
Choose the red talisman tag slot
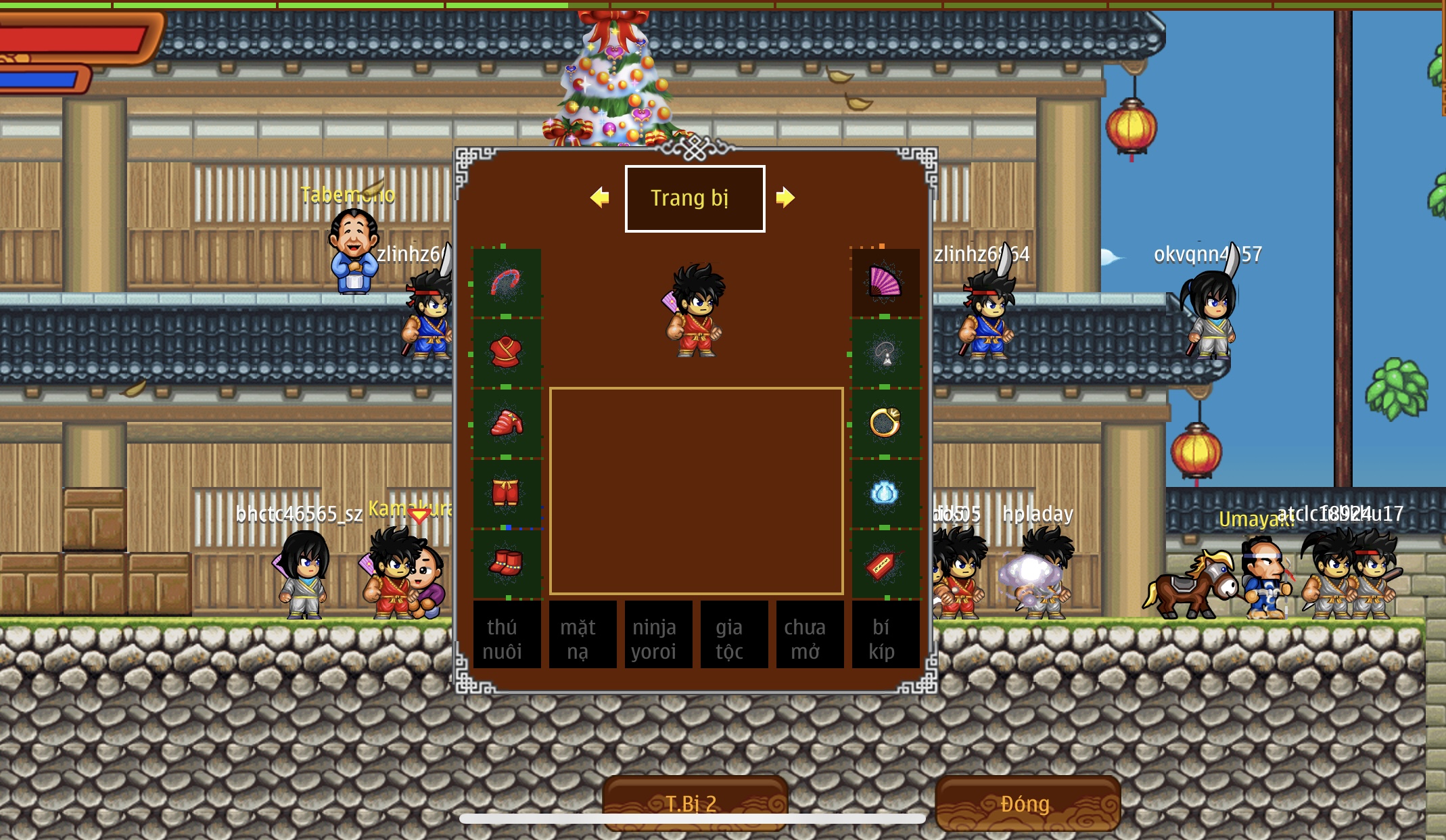tap(885, 563)
